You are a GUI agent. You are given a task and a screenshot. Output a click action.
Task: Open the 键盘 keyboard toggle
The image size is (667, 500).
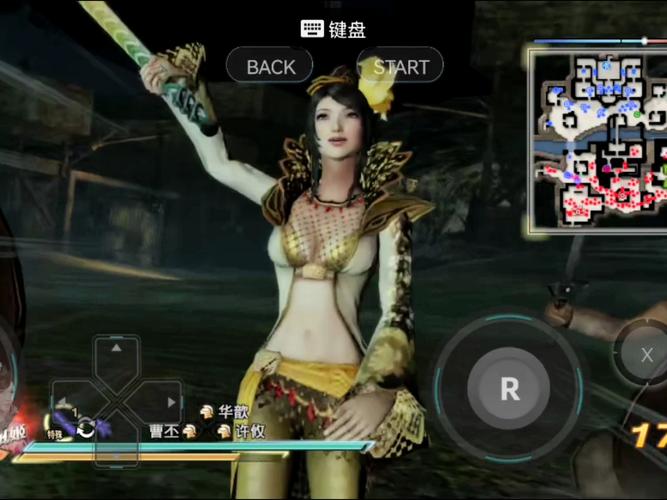click(x=333, y=29)
